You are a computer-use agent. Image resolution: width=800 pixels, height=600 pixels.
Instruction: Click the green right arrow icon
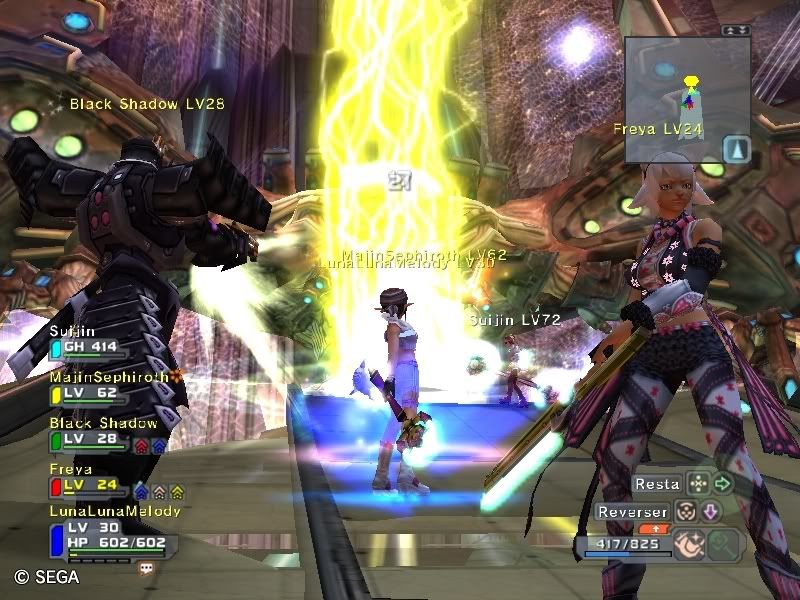(723, 484)
